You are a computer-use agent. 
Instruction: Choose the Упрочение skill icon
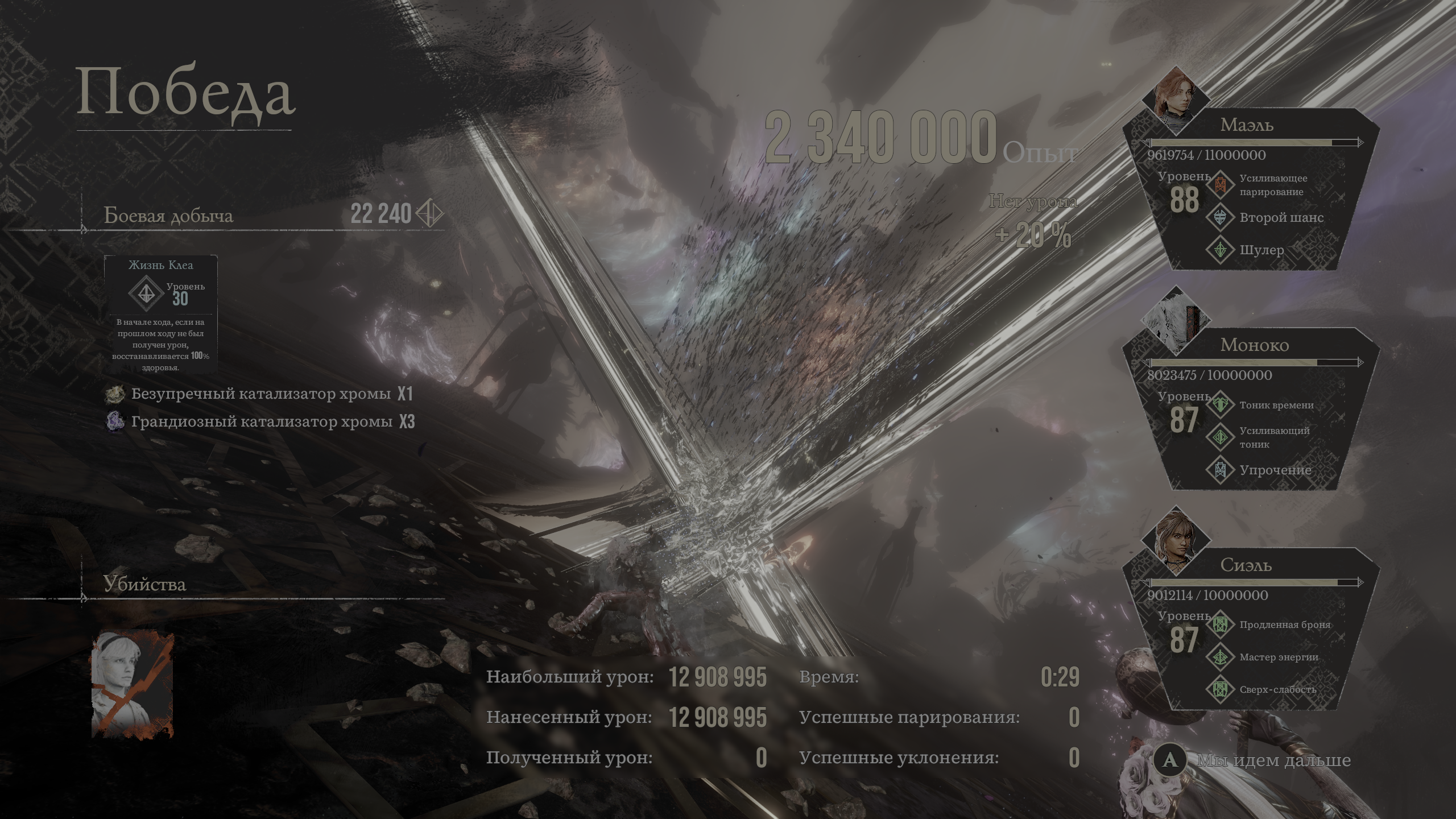1220,470
